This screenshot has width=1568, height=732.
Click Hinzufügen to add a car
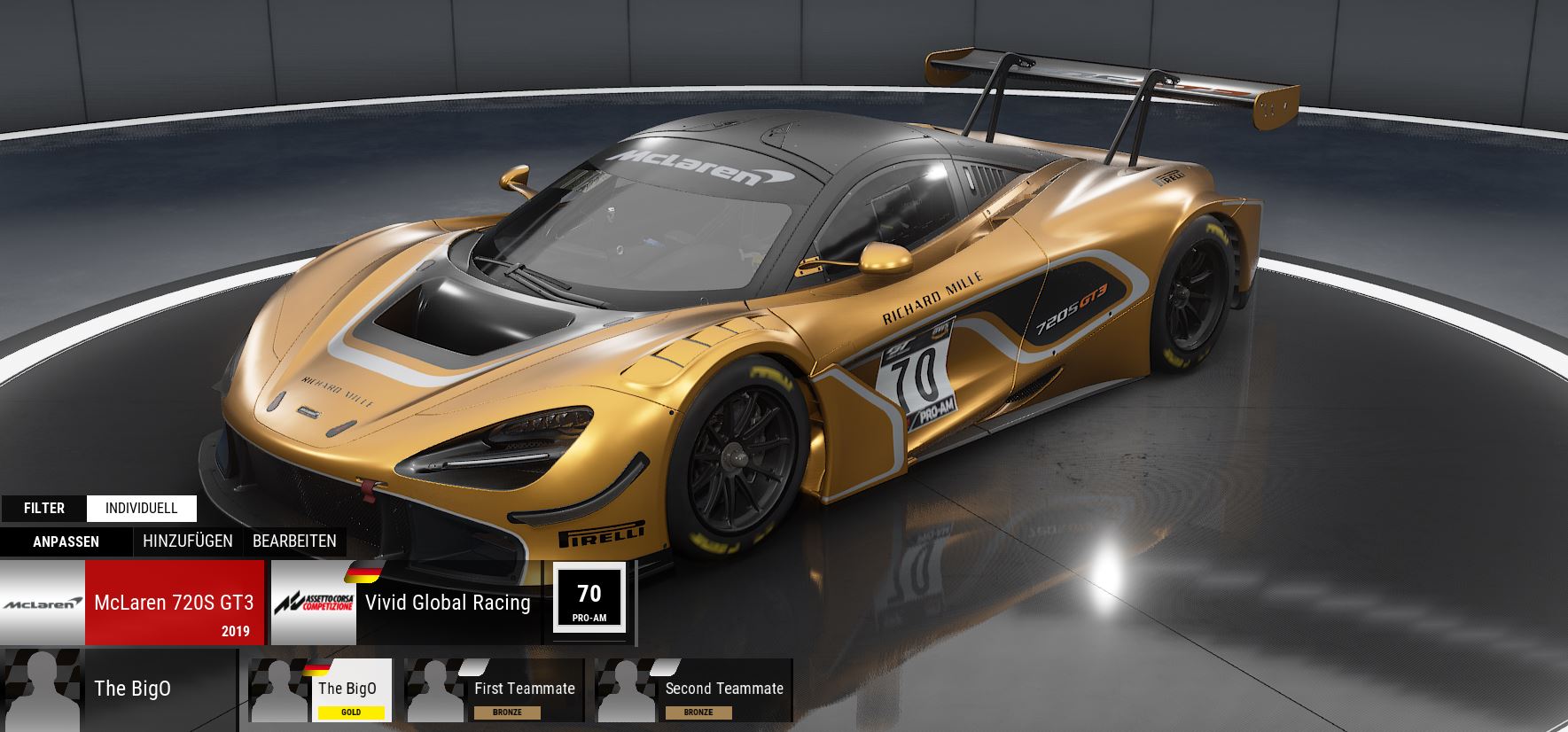click(188, 541)
